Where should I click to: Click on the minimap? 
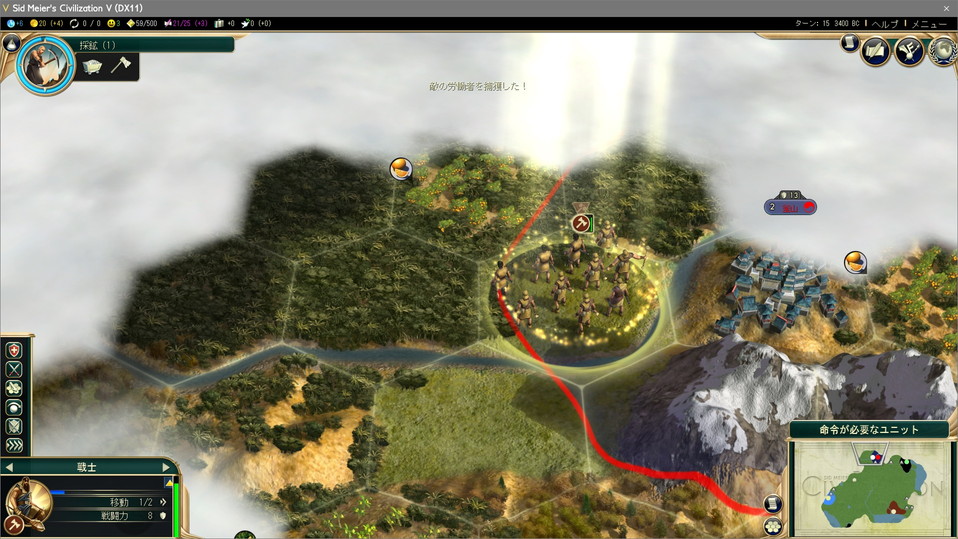pos(869,487)
